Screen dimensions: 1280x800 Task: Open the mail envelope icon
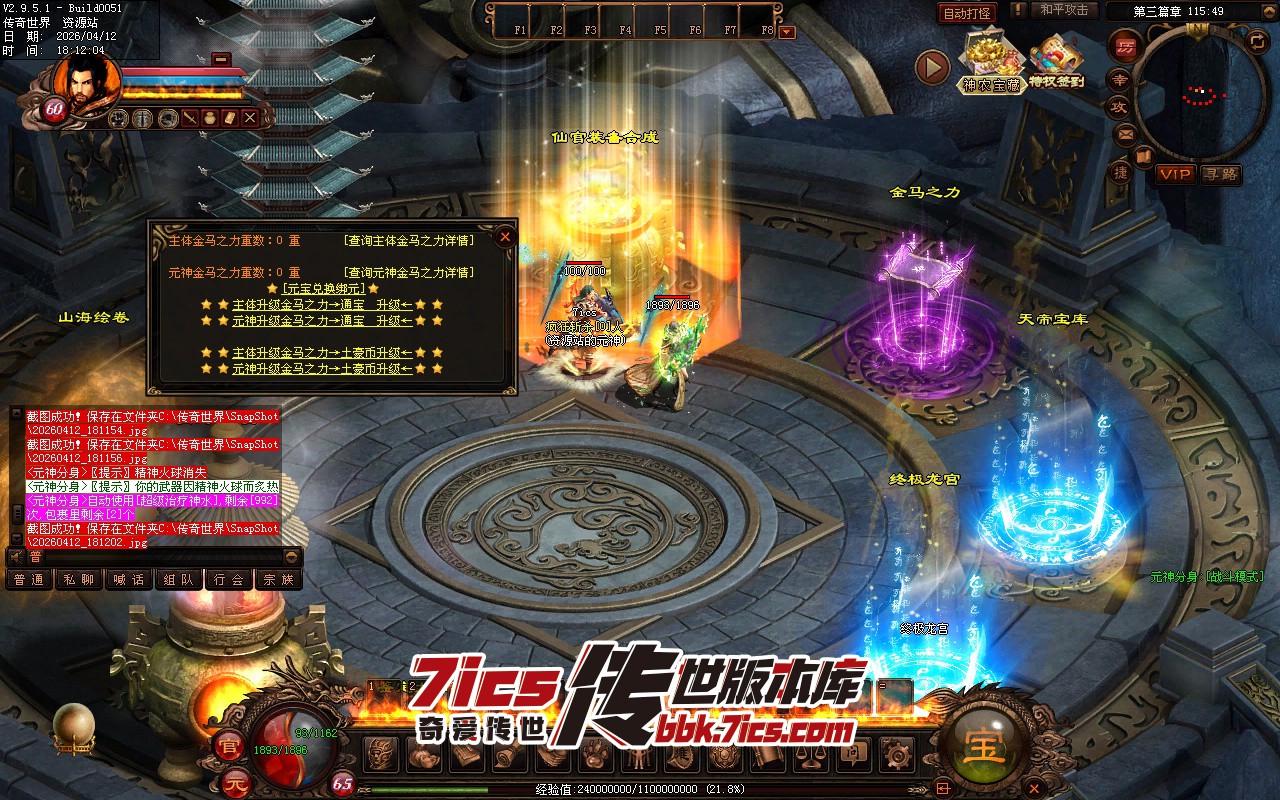coord(1126,134)
